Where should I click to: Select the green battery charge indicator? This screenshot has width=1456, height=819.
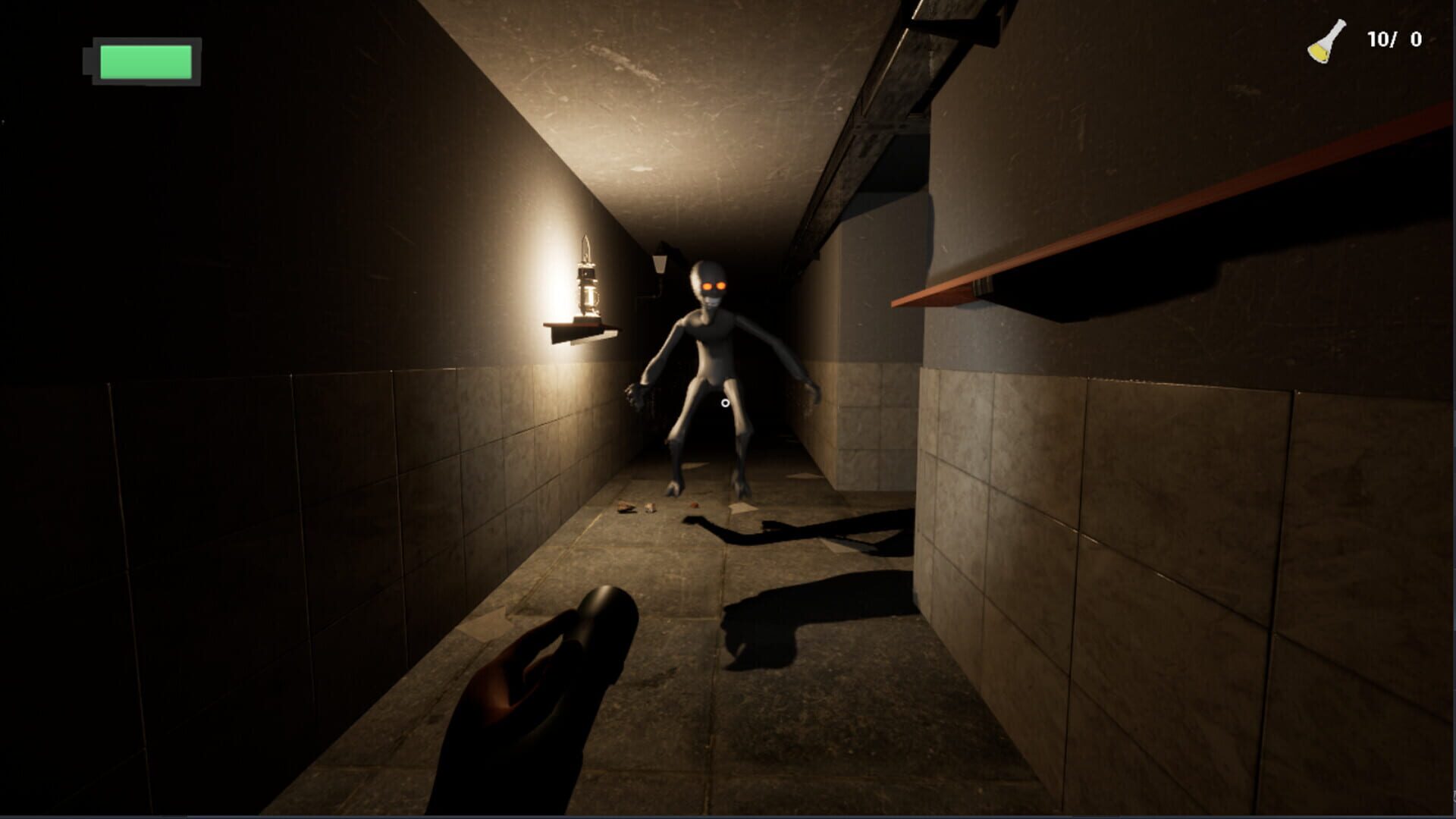[146, 62]
